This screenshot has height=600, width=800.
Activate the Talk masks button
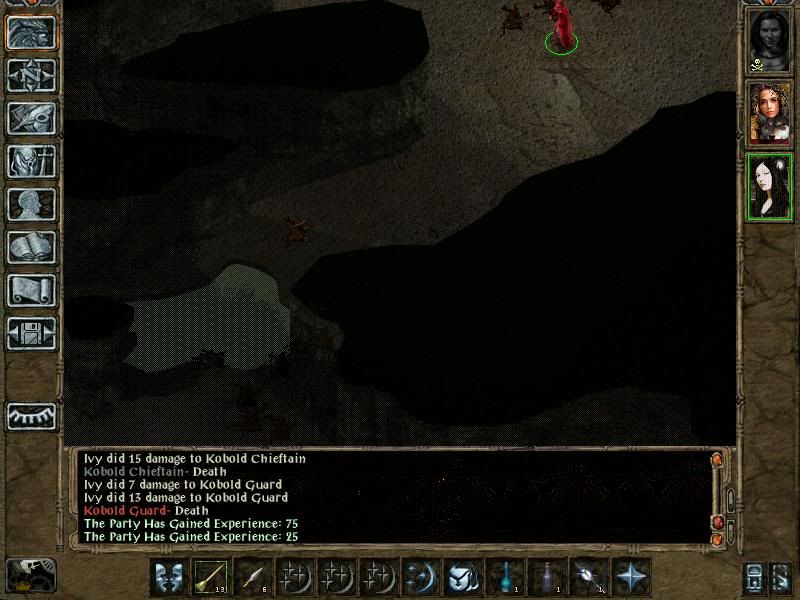(x=168, y=577)
